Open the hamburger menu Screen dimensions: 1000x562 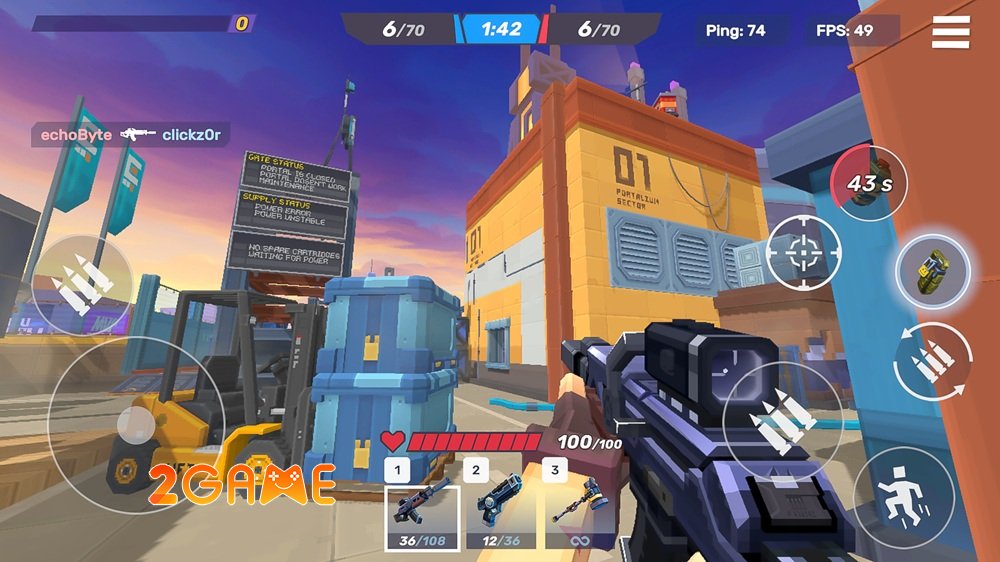(x=951, y=31)
